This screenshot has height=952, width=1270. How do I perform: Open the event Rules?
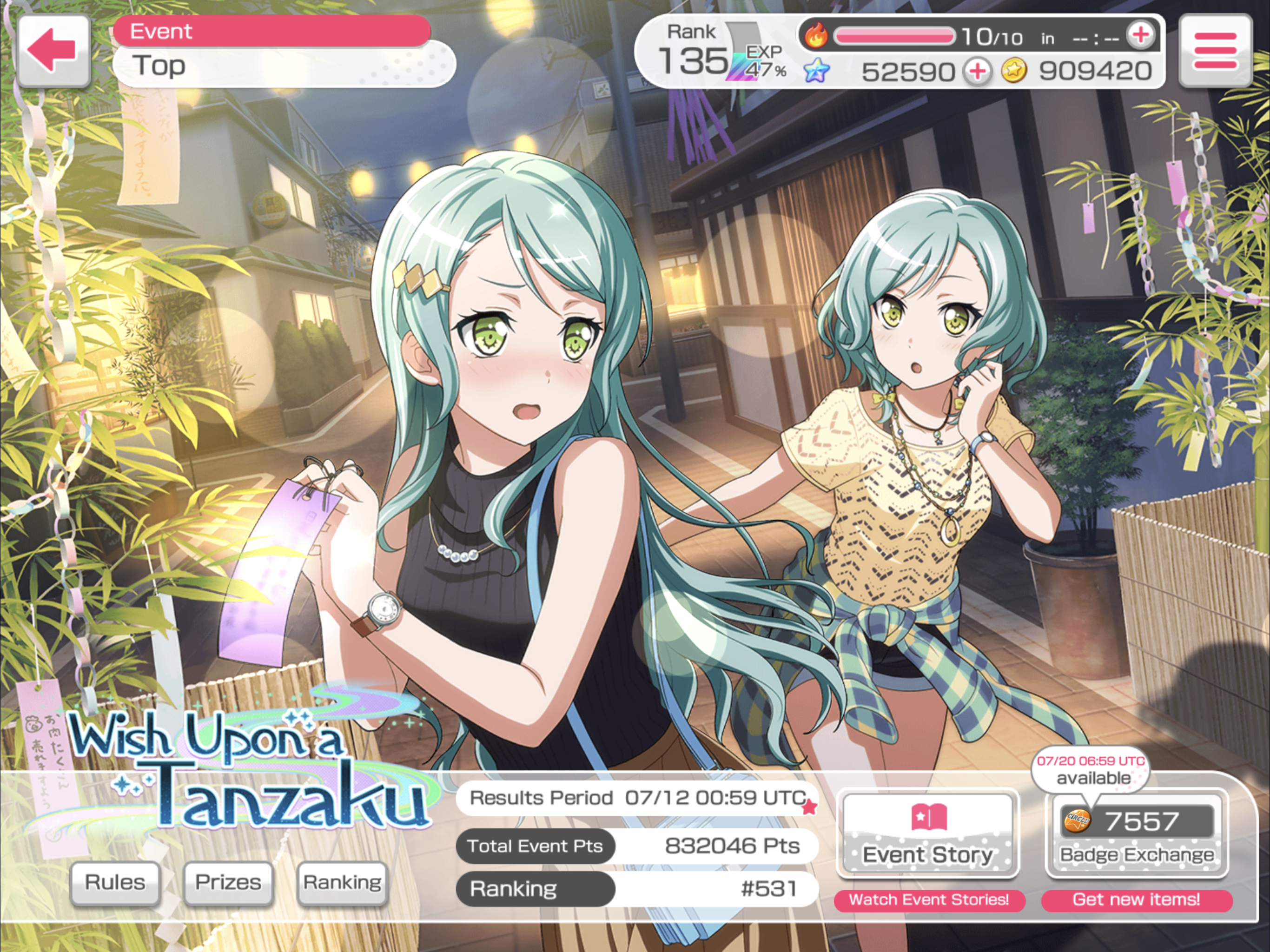point(115,883)
